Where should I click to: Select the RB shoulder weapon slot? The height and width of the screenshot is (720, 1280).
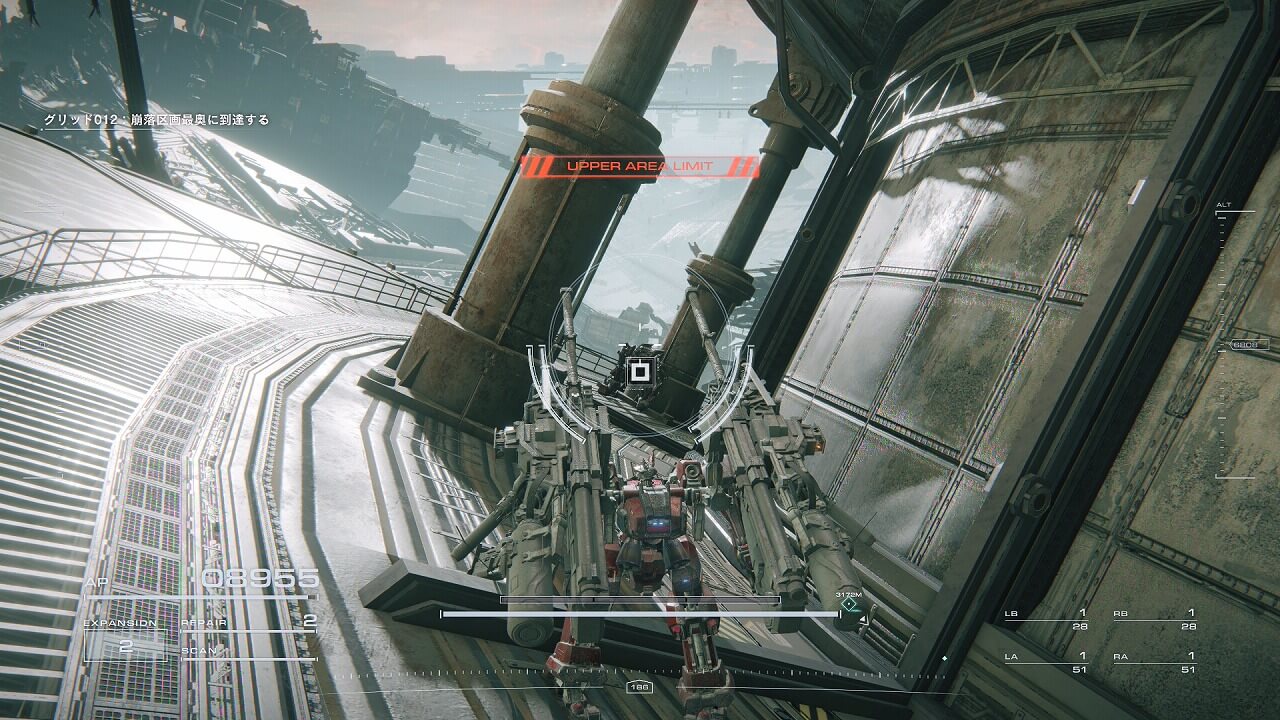[1155, 619]
